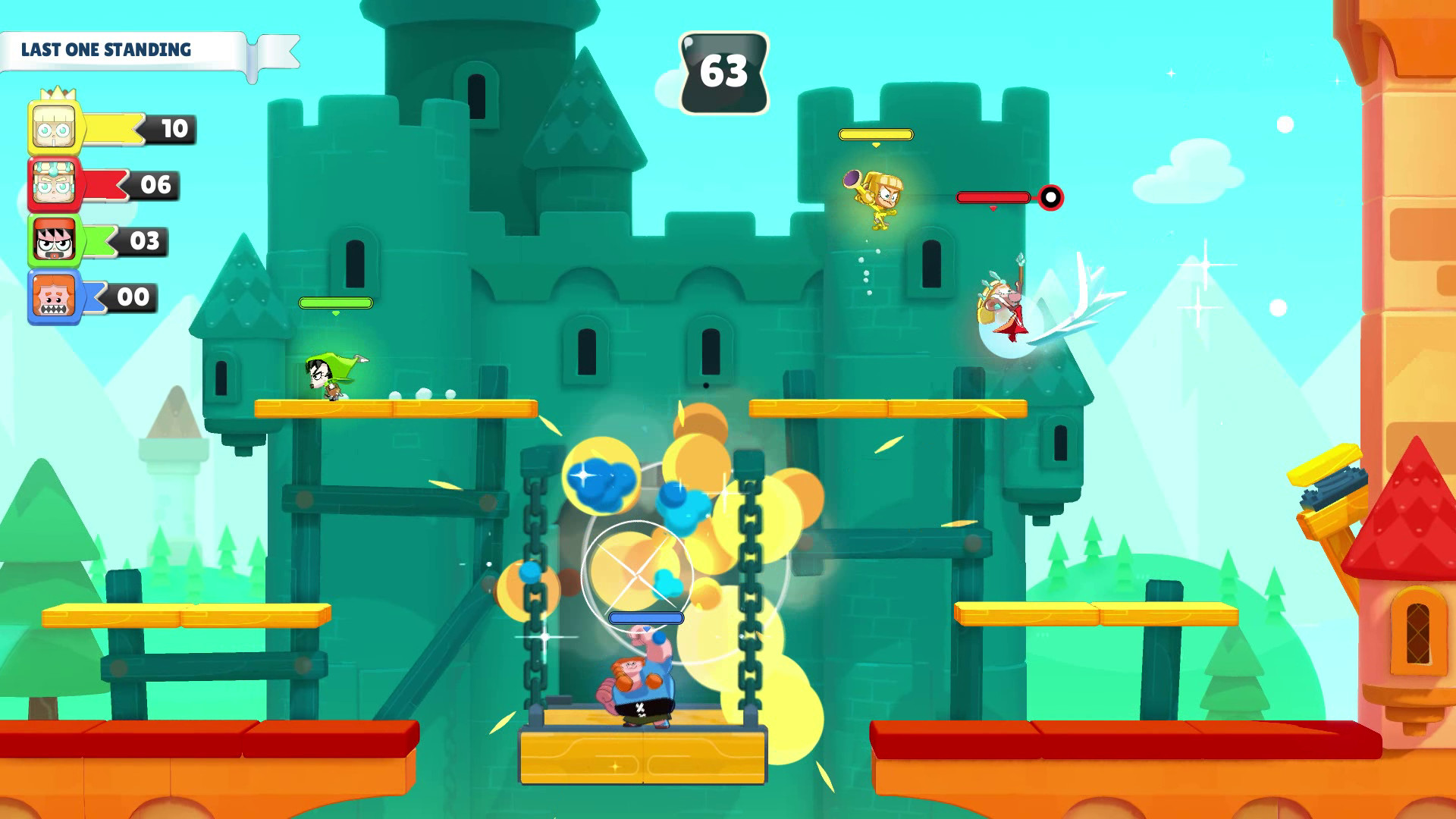Click the blue pig-face character portrait
The image size is (1456, 819).
(x=55, y=297)
